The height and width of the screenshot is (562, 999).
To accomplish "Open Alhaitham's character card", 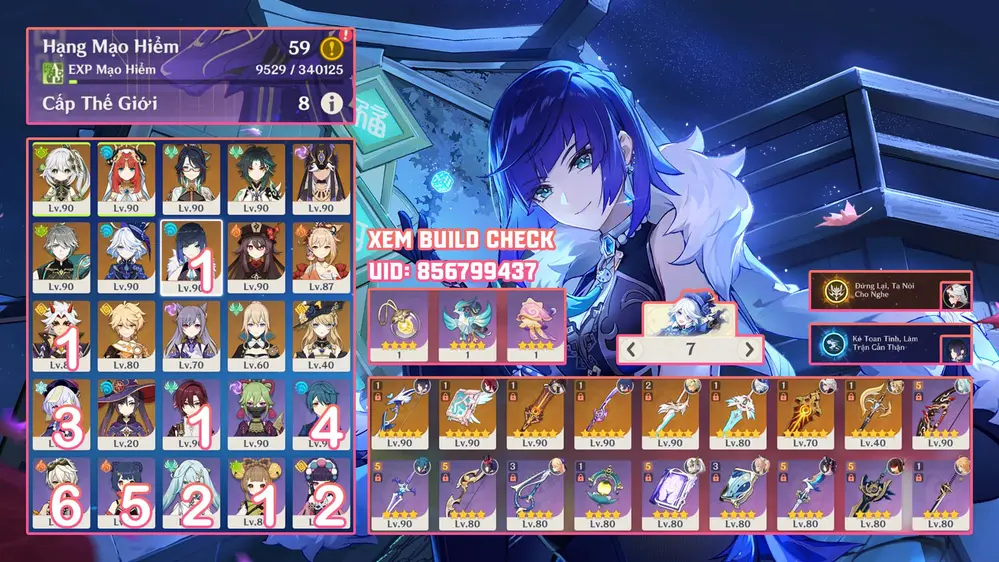I will 57,256.
